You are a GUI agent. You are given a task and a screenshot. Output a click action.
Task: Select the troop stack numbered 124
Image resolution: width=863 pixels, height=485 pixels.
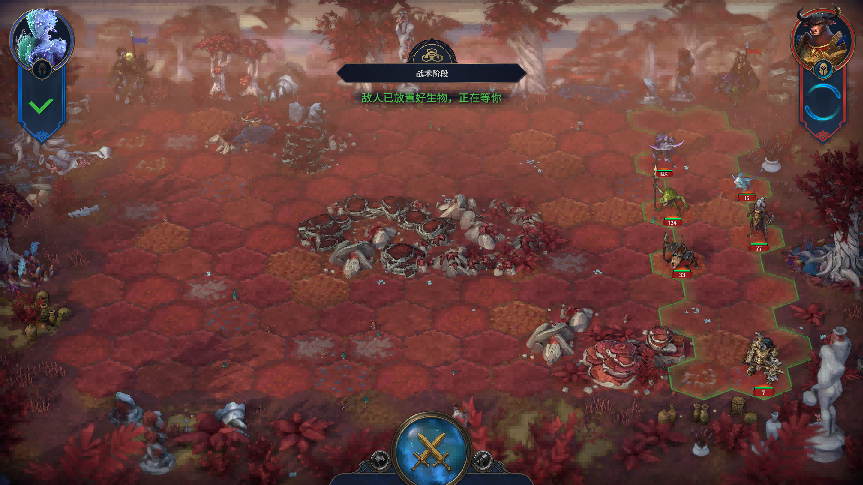pos(668,200)
